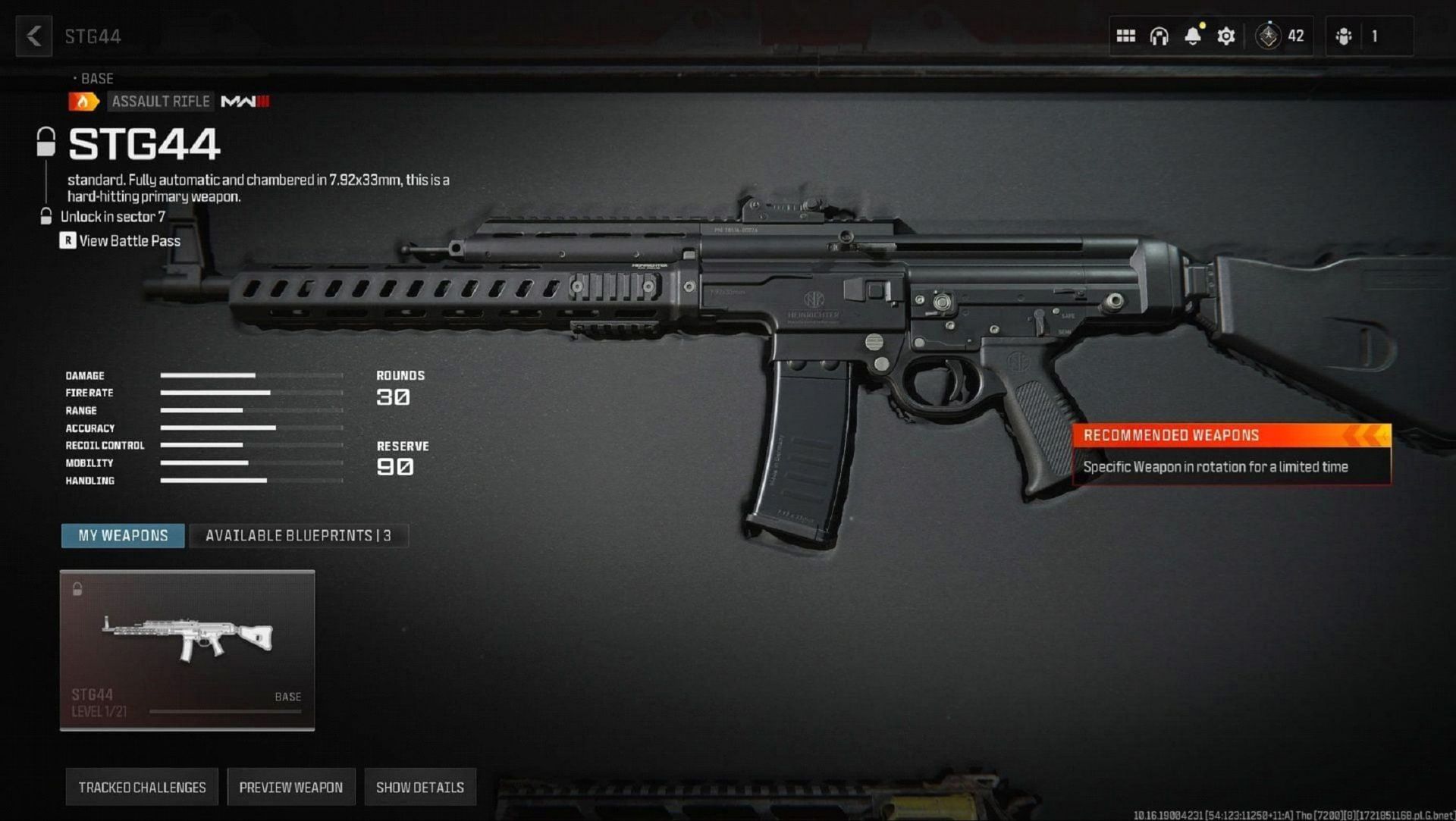Viewport: 1456px width, 821px height.
Task: Open the settings gear menu
Action: click(x=1226, y=35)
